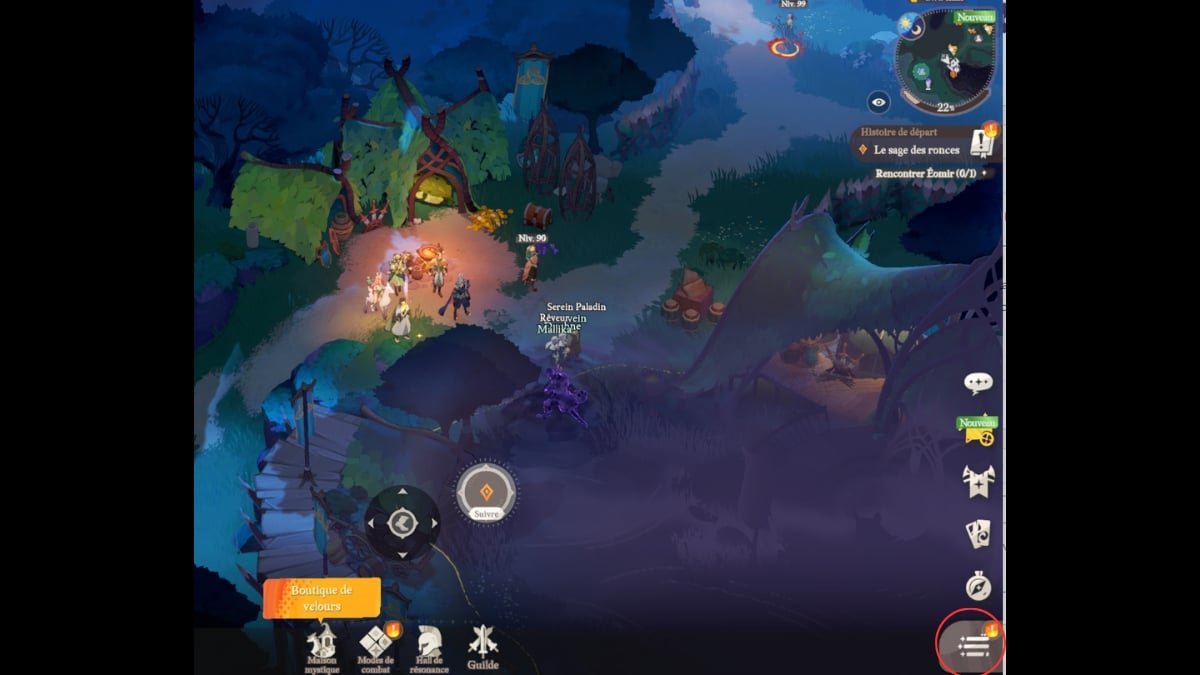Enter the Hall de résonance
The height and width of the screenshot is (675, 1200).
coord(429,645)
